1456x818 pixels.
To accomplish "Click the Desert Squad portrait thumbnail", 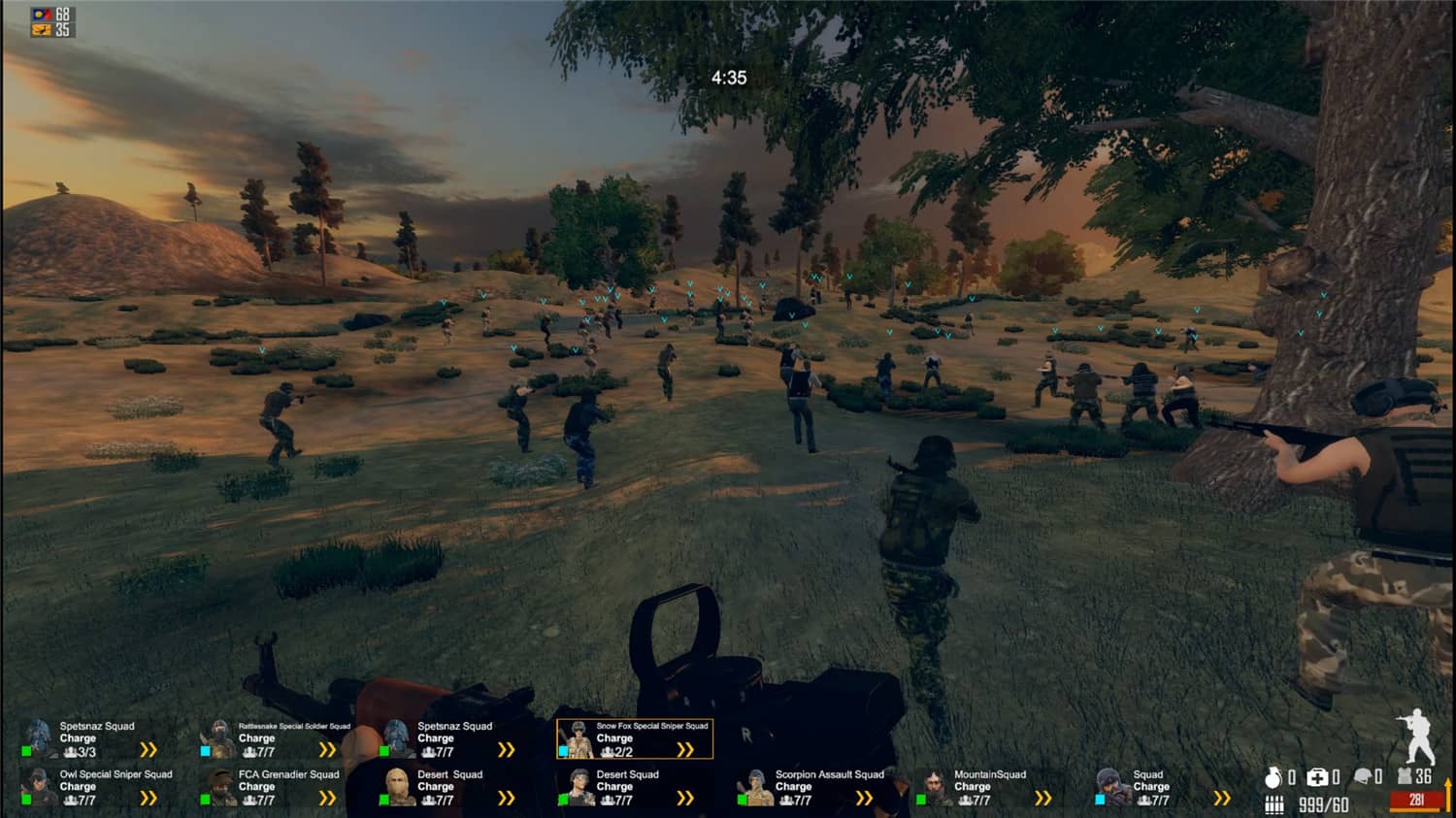I will pos(399,786).
